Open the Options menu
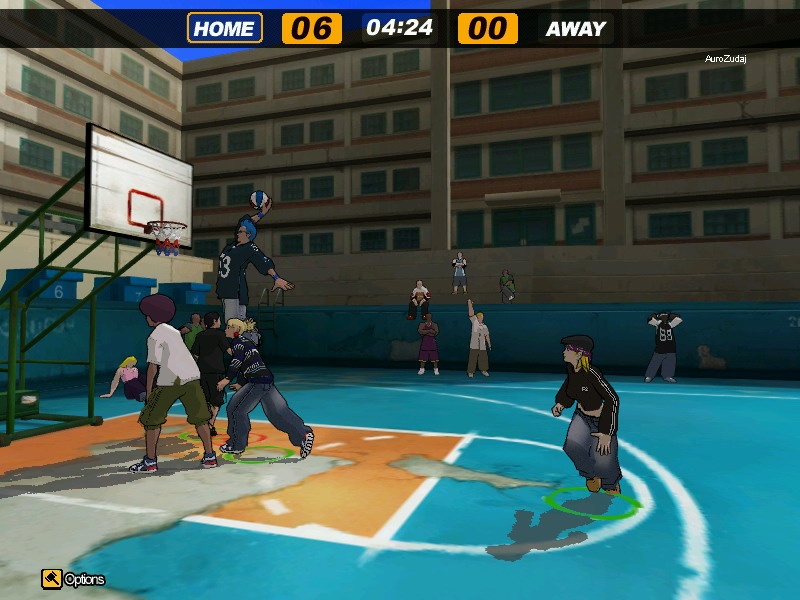 (x=72, y=579)
